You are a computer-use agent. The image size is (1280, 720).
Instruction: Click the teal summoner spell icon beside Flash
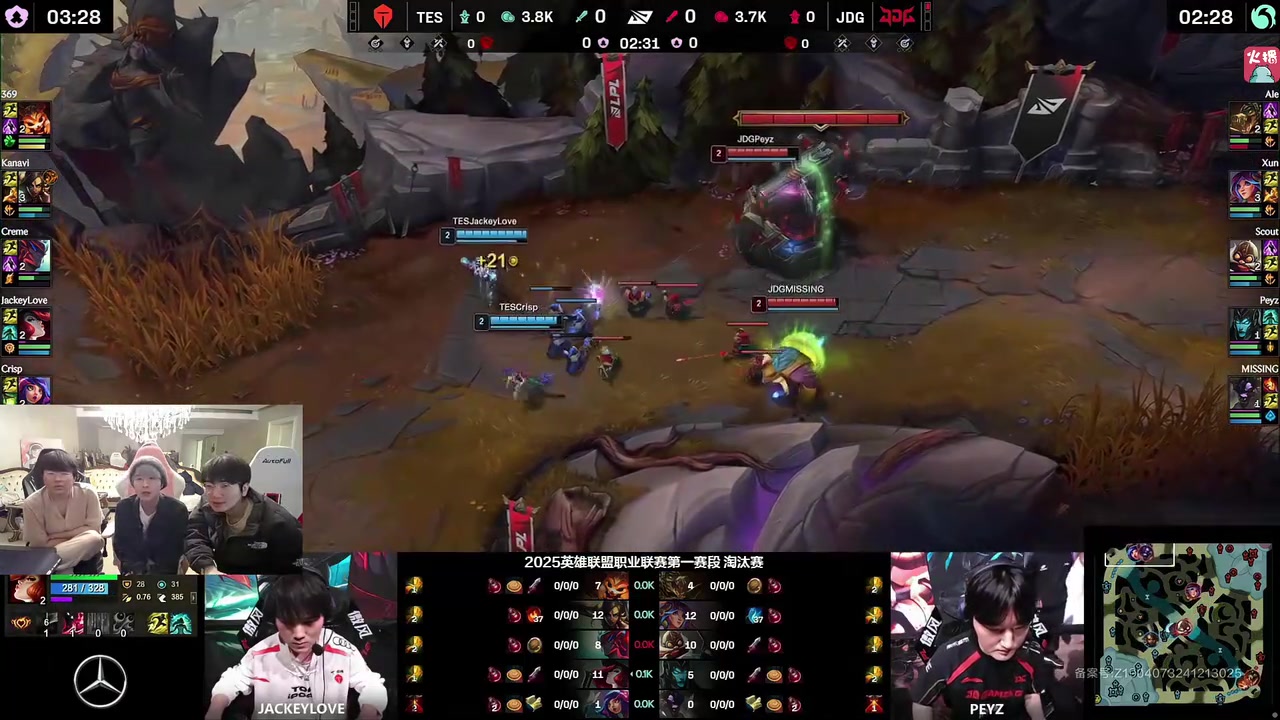(x=181, y=625)
